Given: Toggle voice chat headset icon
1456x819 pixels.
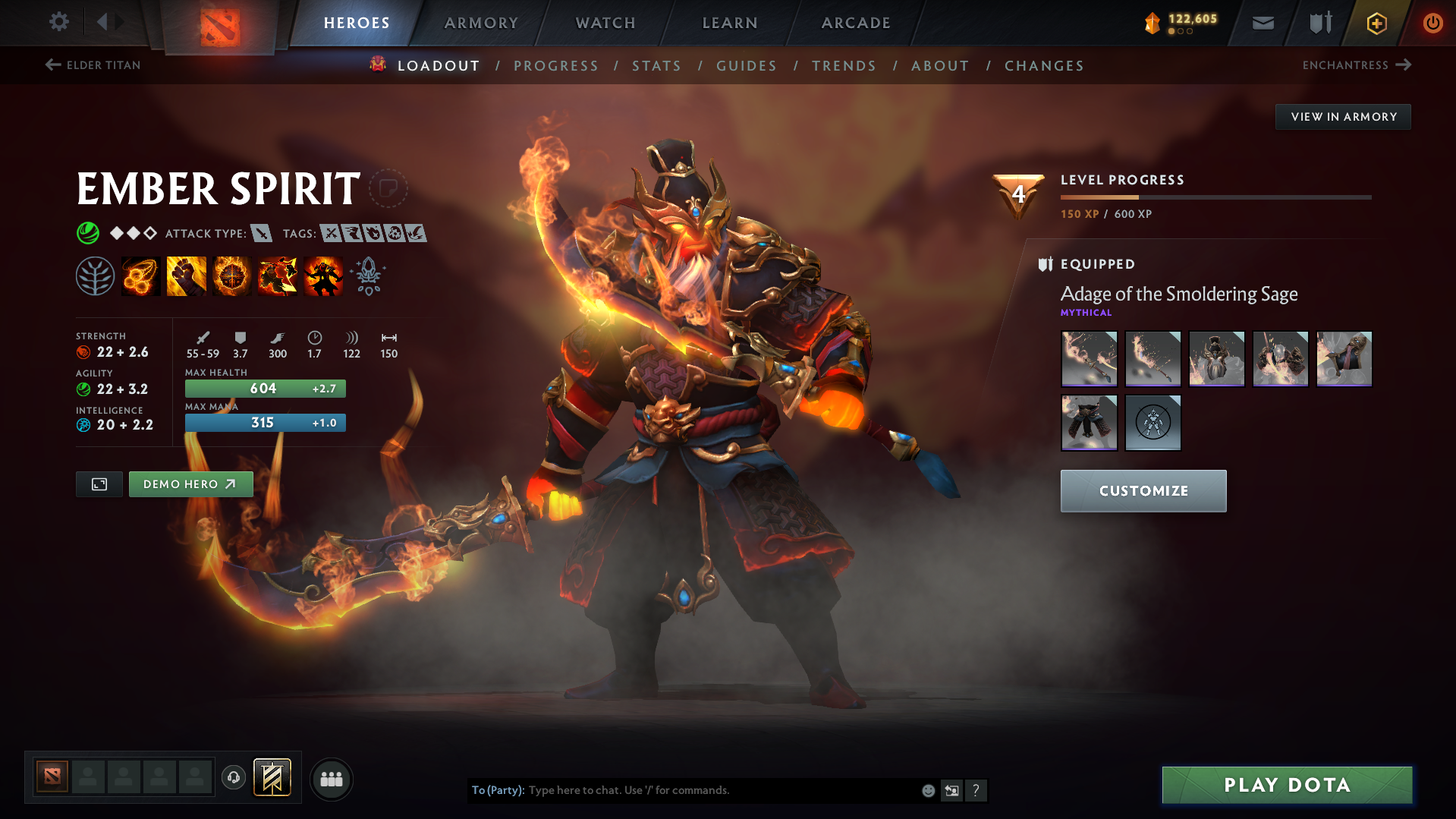Looking at the screenshot, I should [x=233, y=779].
